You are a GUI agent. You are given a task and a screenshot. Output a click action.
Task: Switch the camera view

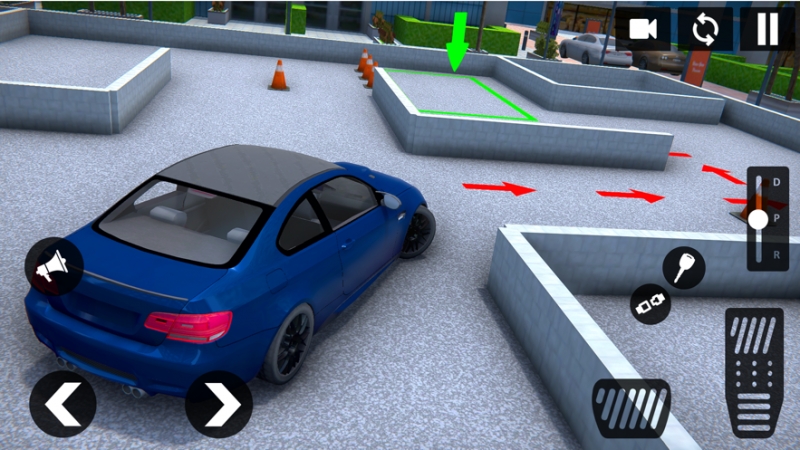[643, 29]
